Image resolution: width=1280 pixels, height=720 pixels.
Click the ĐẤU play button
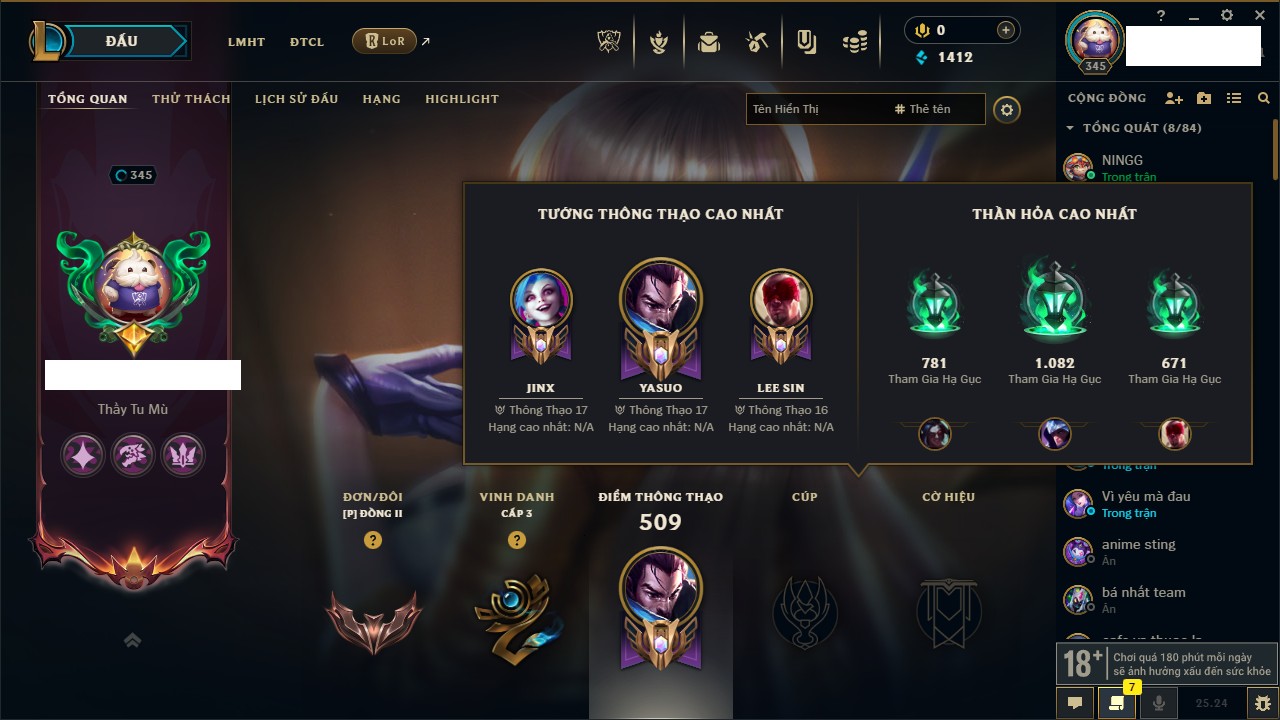click(121, 41)
